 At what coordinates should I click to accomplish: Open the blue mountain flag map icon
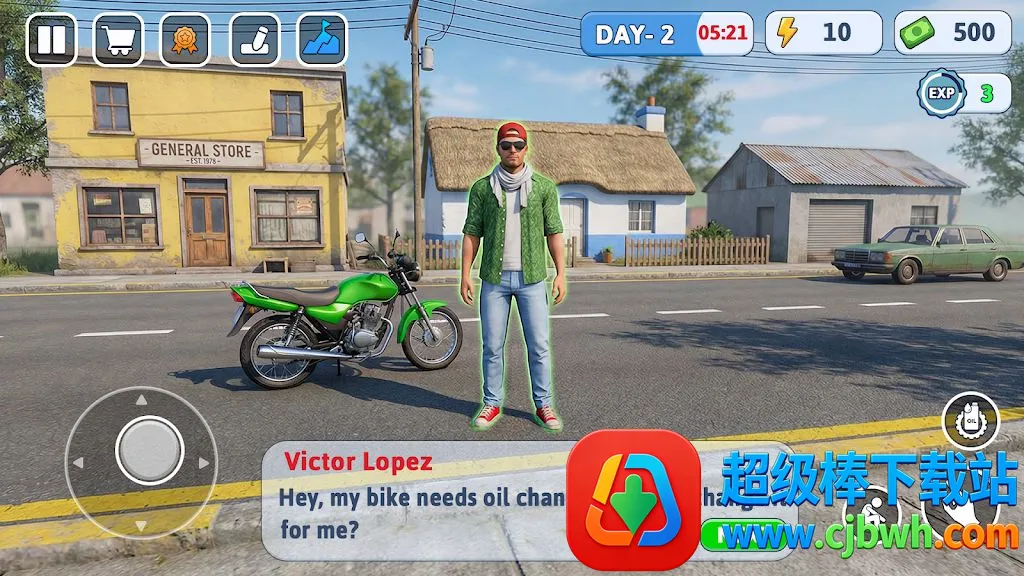(322, 40)
